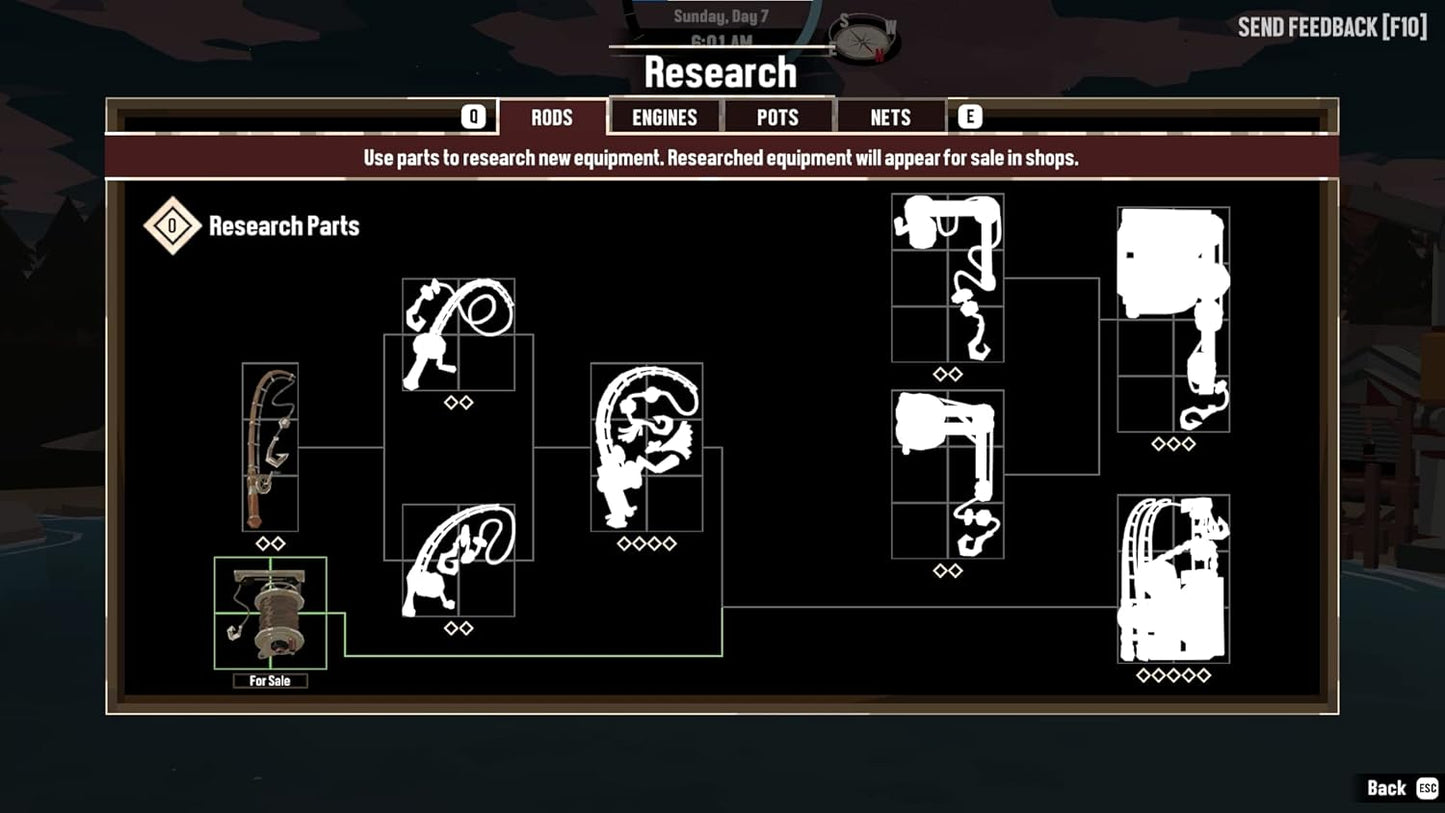Image resolution: width=1445 pixels, height=813 pixels.
Task: Select the basic fishing rod research node
Action: tap(270, 447)
